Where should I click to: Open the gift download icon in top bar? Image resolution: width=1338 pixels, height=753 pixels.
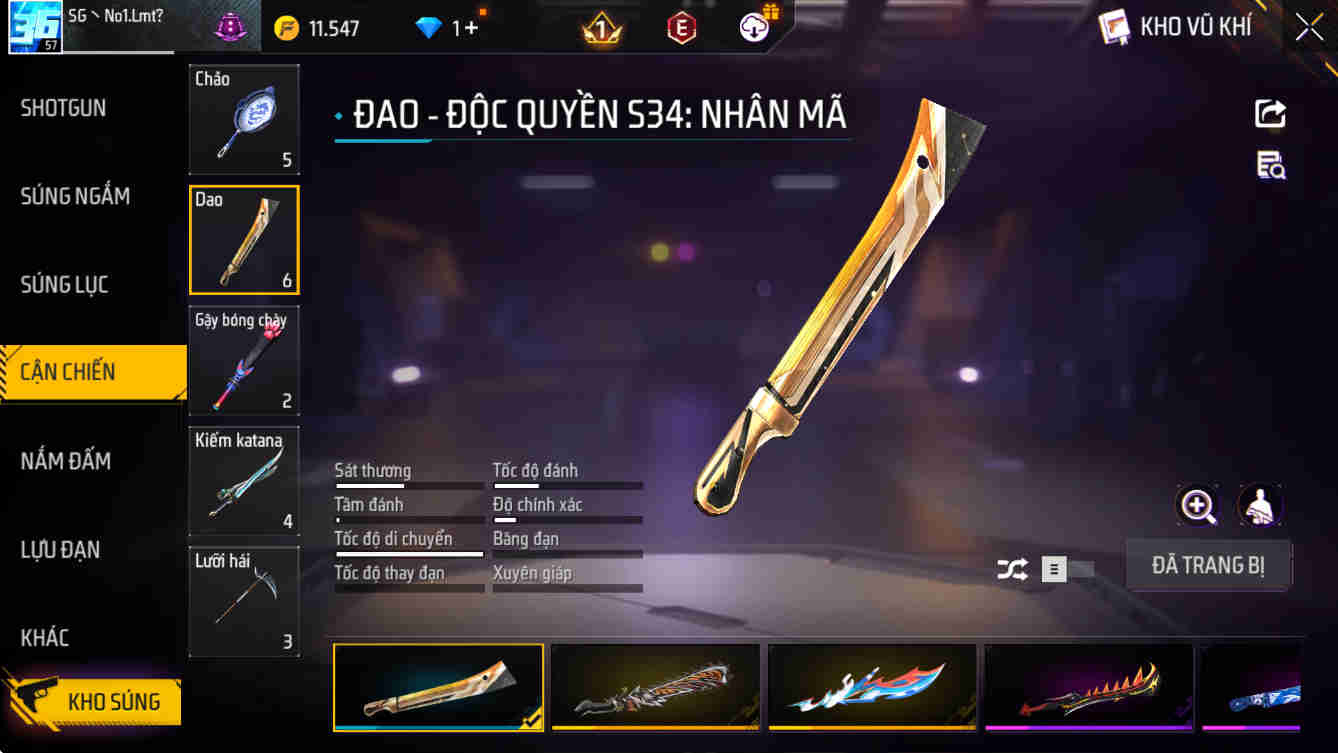(x=754, y=27)
